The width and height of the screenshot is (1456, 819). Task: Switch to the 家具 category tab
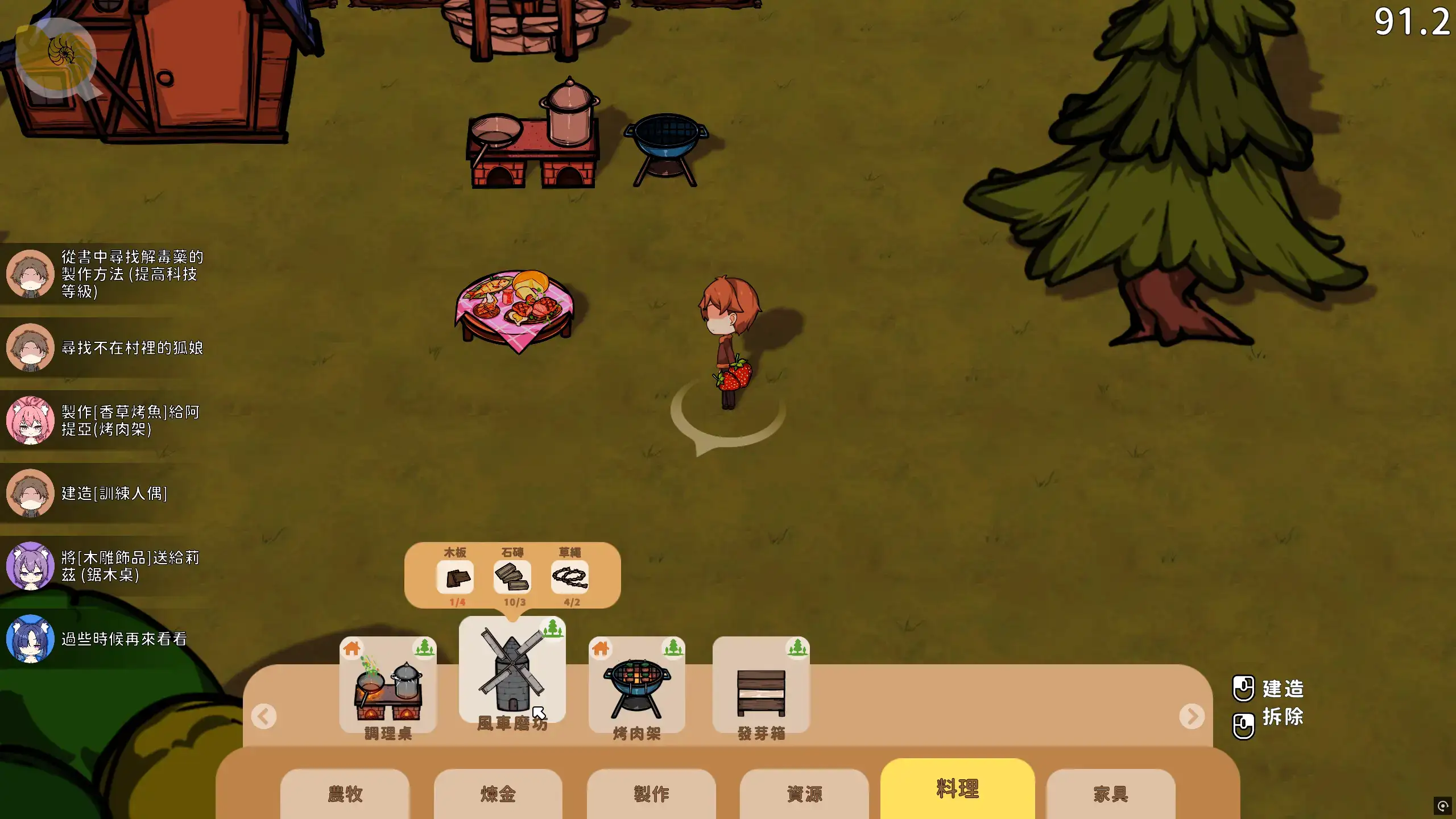[x=1110, y=793]
